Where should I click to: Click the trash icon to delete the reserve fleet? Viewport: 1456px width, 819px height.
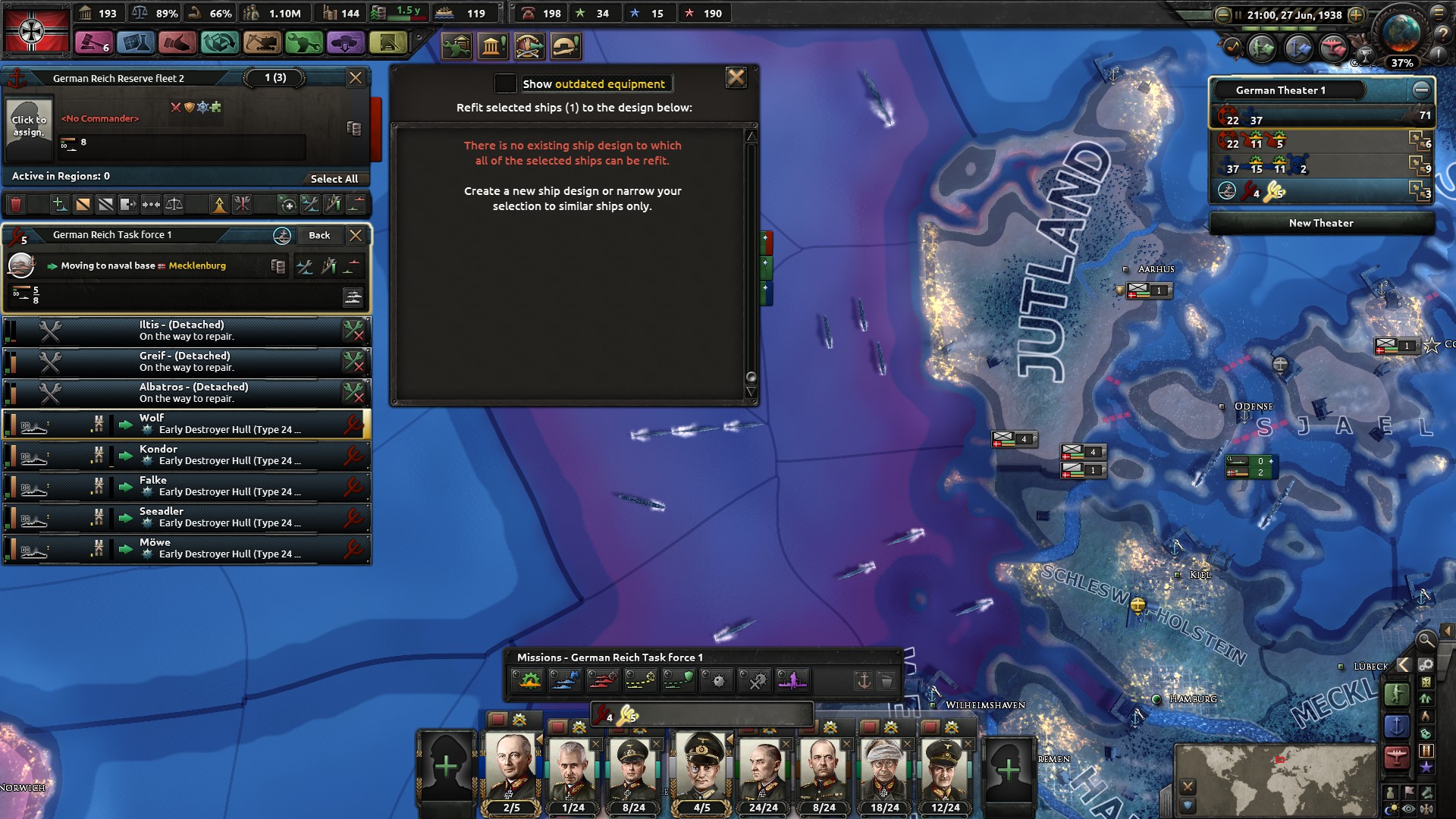[x=17, y=204]
